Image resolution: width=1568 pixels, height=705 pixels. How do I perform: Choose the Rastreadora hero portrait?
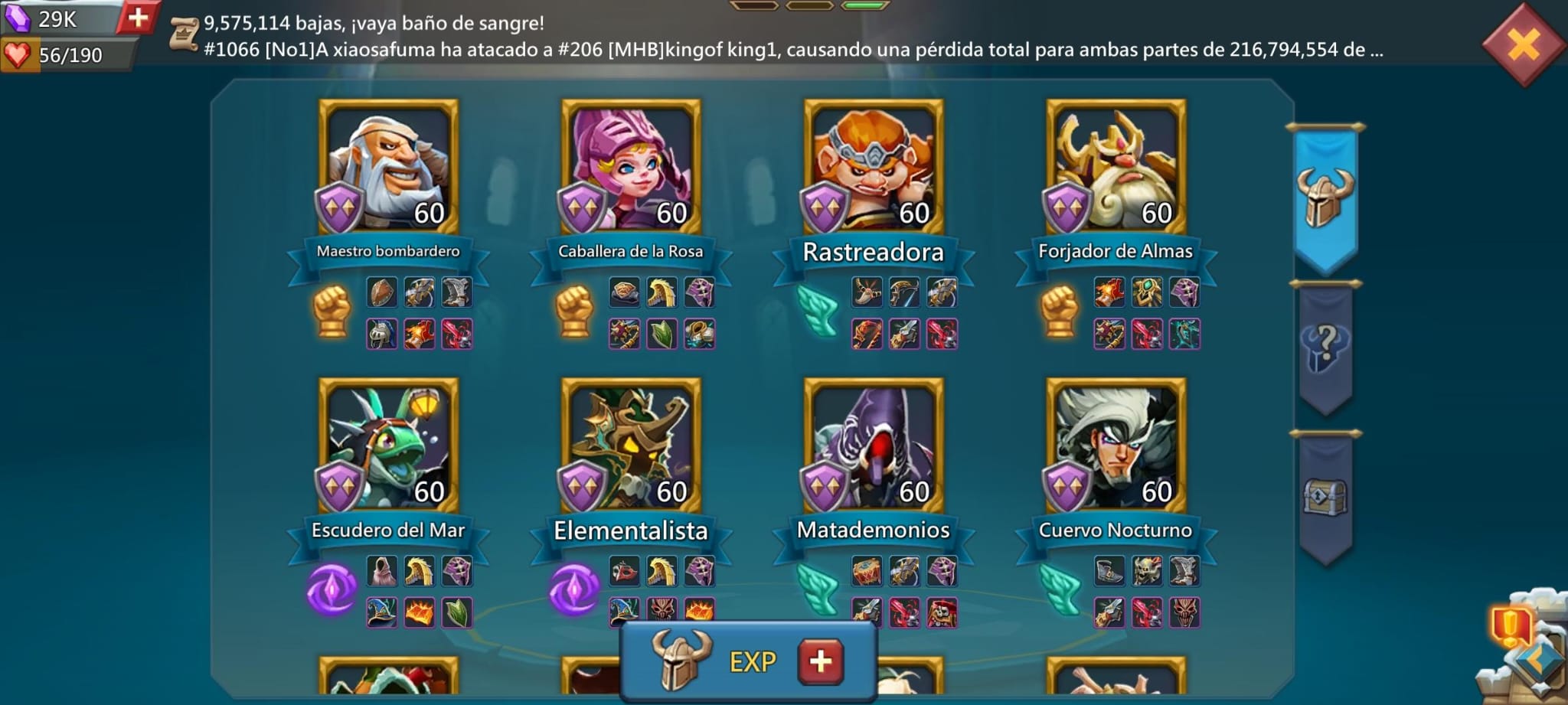pyautogui.click(x=874, y=167)
